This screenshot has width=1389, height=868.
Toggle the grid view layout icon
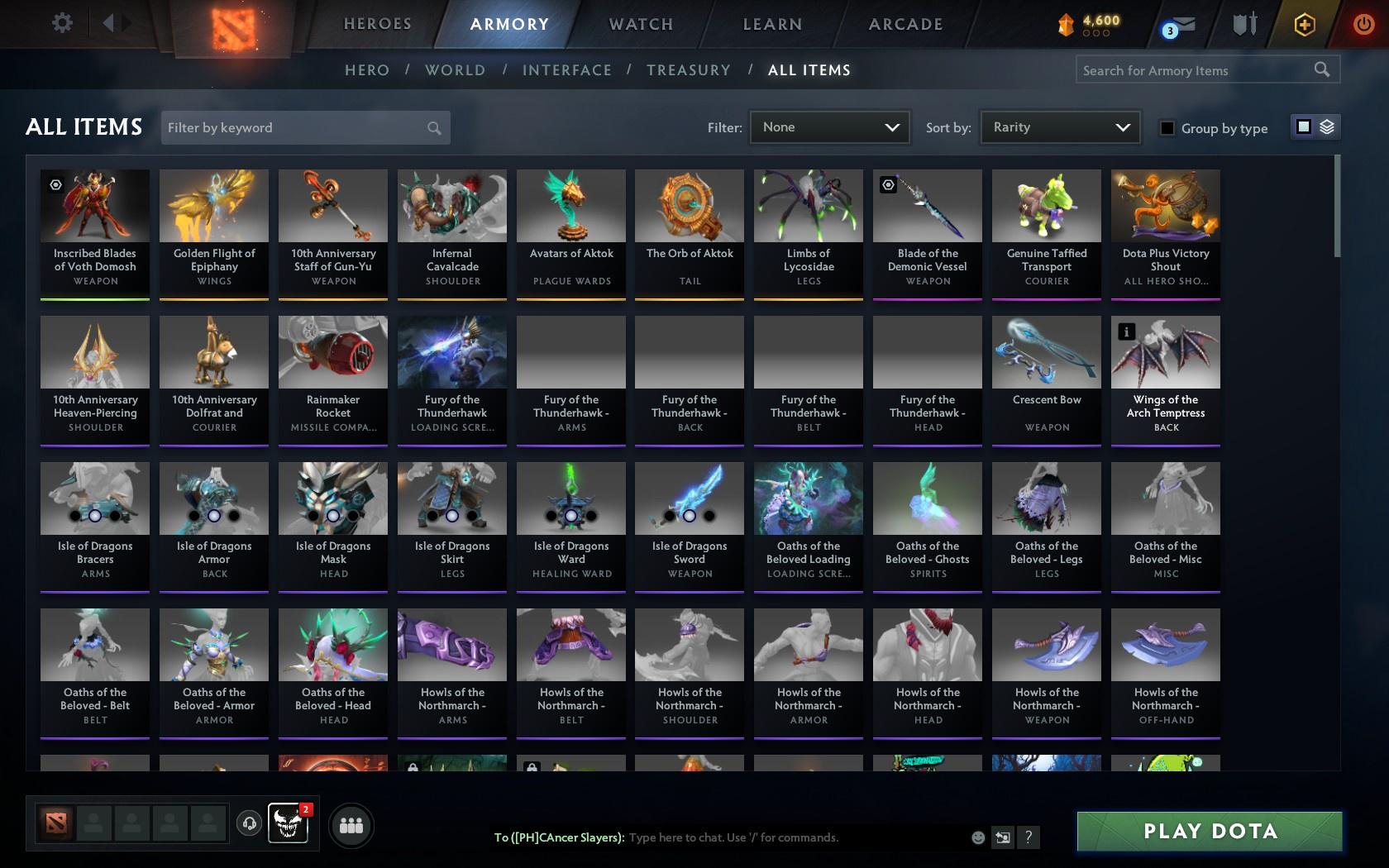pos(1303,126)
